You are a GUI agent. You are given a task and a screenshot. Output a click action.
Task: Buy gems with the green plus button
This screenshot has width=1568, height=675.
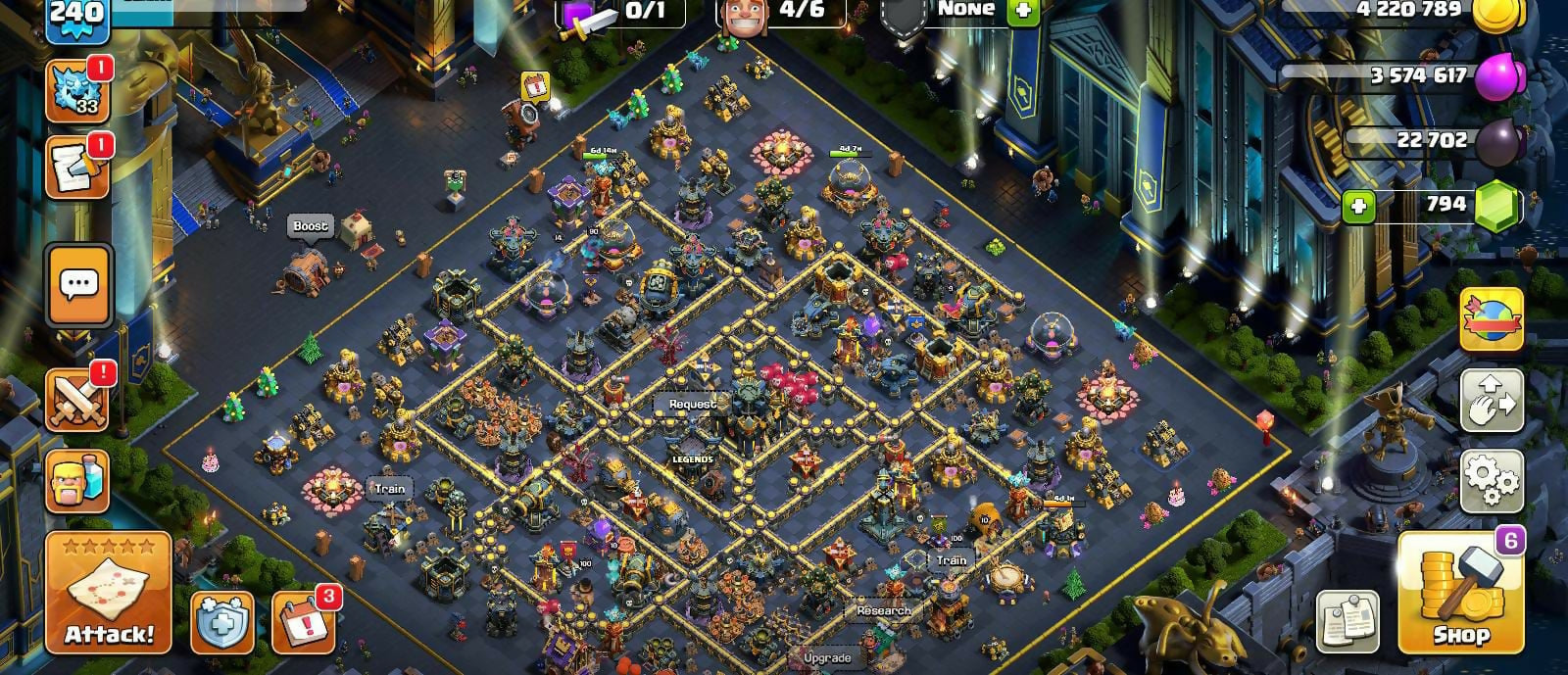click(x=1357, y=206)
